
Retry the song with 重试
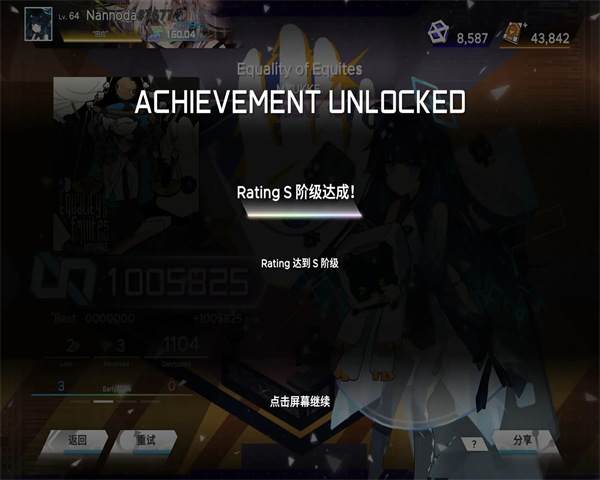145,440
